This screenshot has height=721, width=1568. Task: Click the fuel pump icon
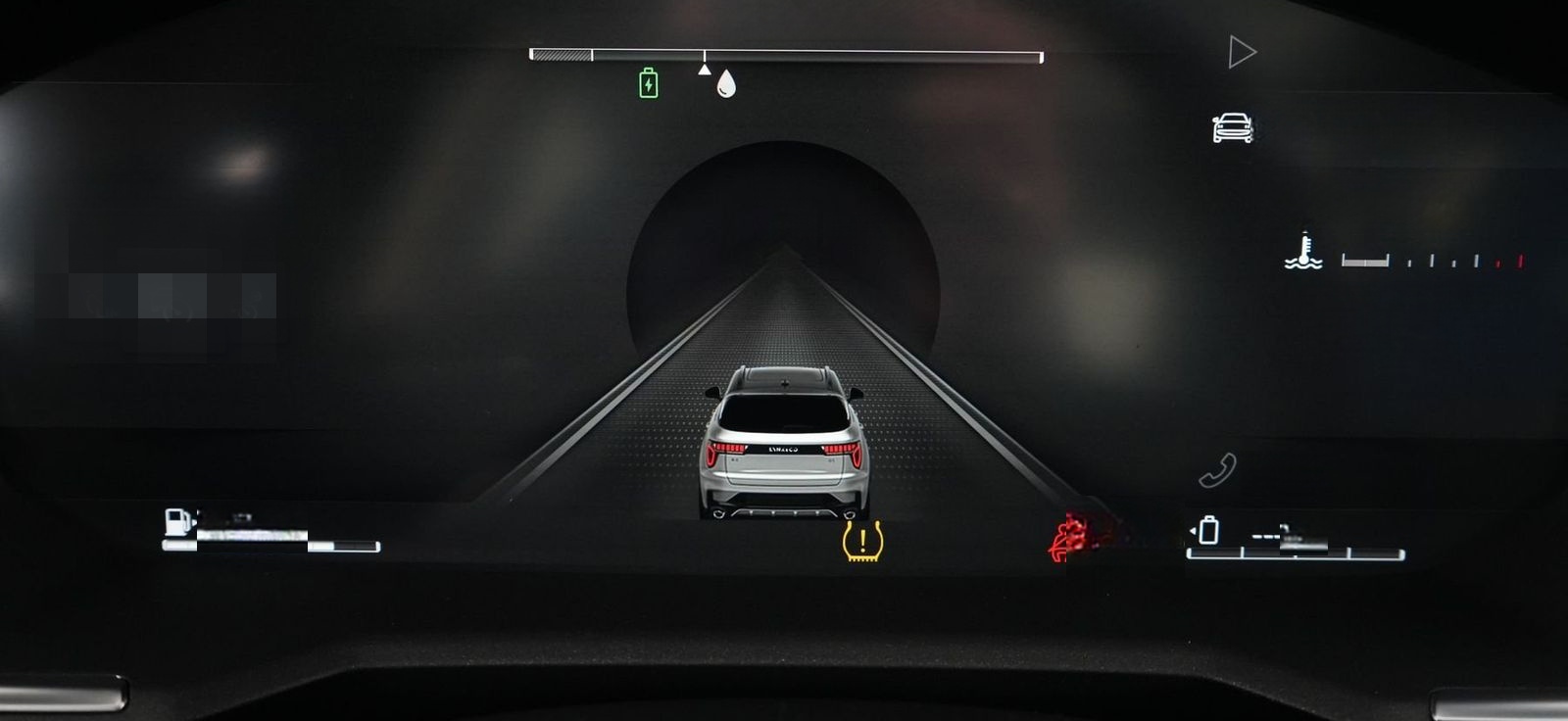click(x=177, y=522)
